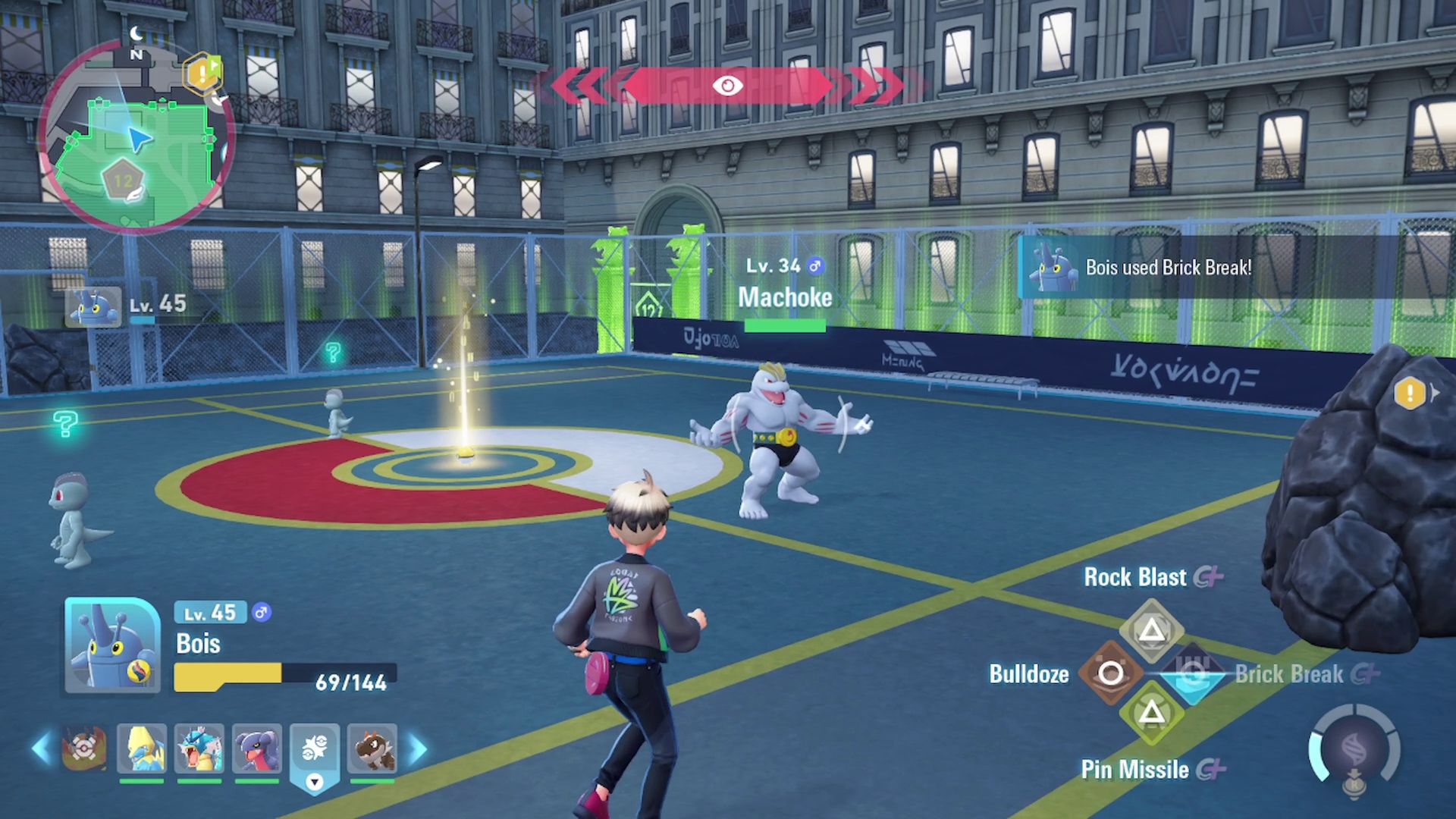This screenshot has width=1456, height=819.
Task: Click the yellow alert hexagon by minimap
Action: click(202, 74)
